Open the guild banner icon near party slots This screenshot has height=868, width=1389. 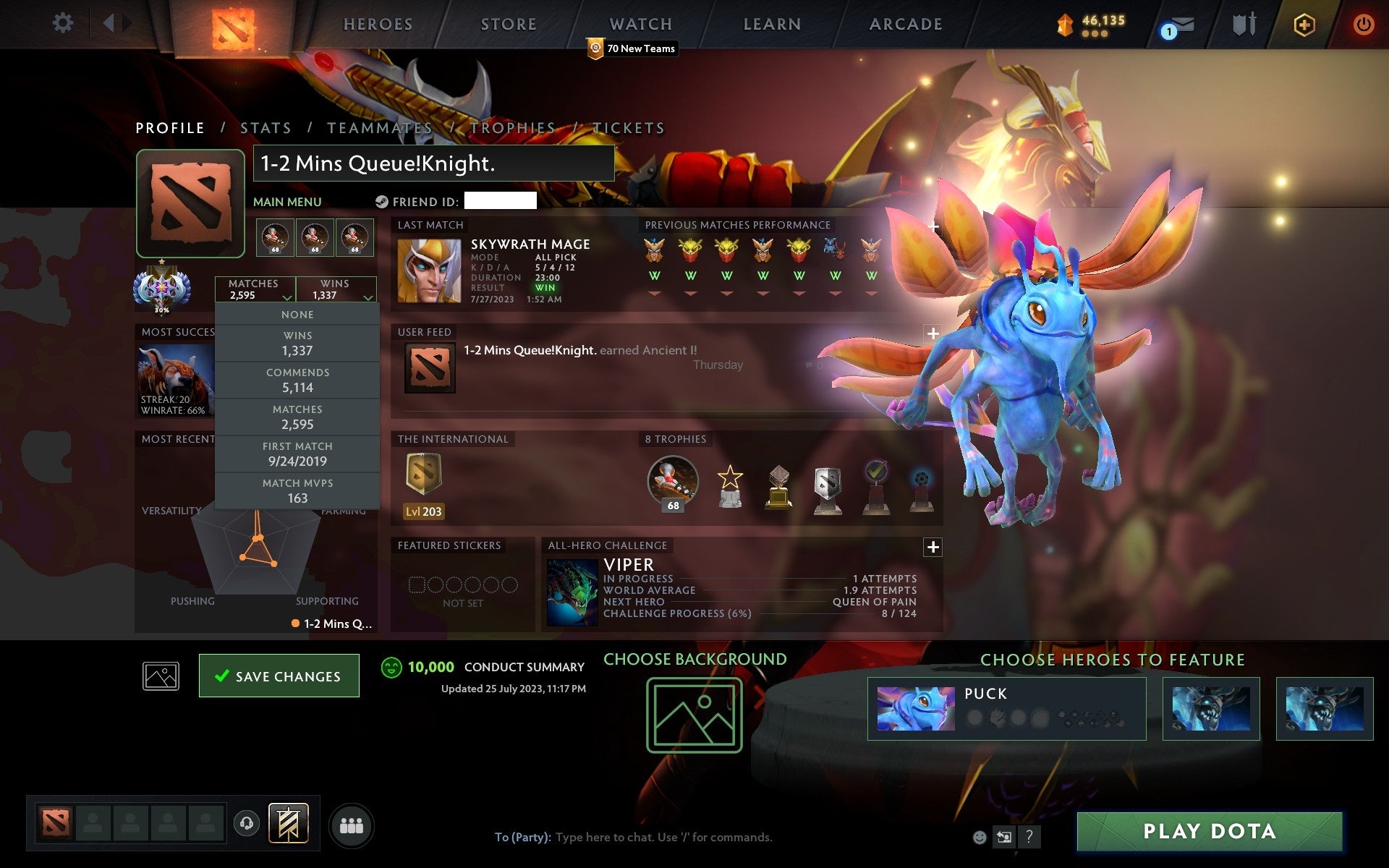[x=288, y=823]
